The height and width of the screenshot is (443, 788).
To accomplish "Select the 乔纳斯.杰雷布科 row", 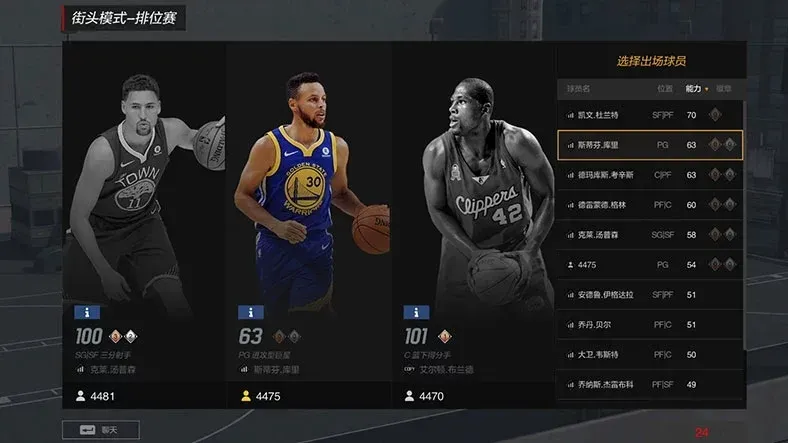I will (650, 384).
